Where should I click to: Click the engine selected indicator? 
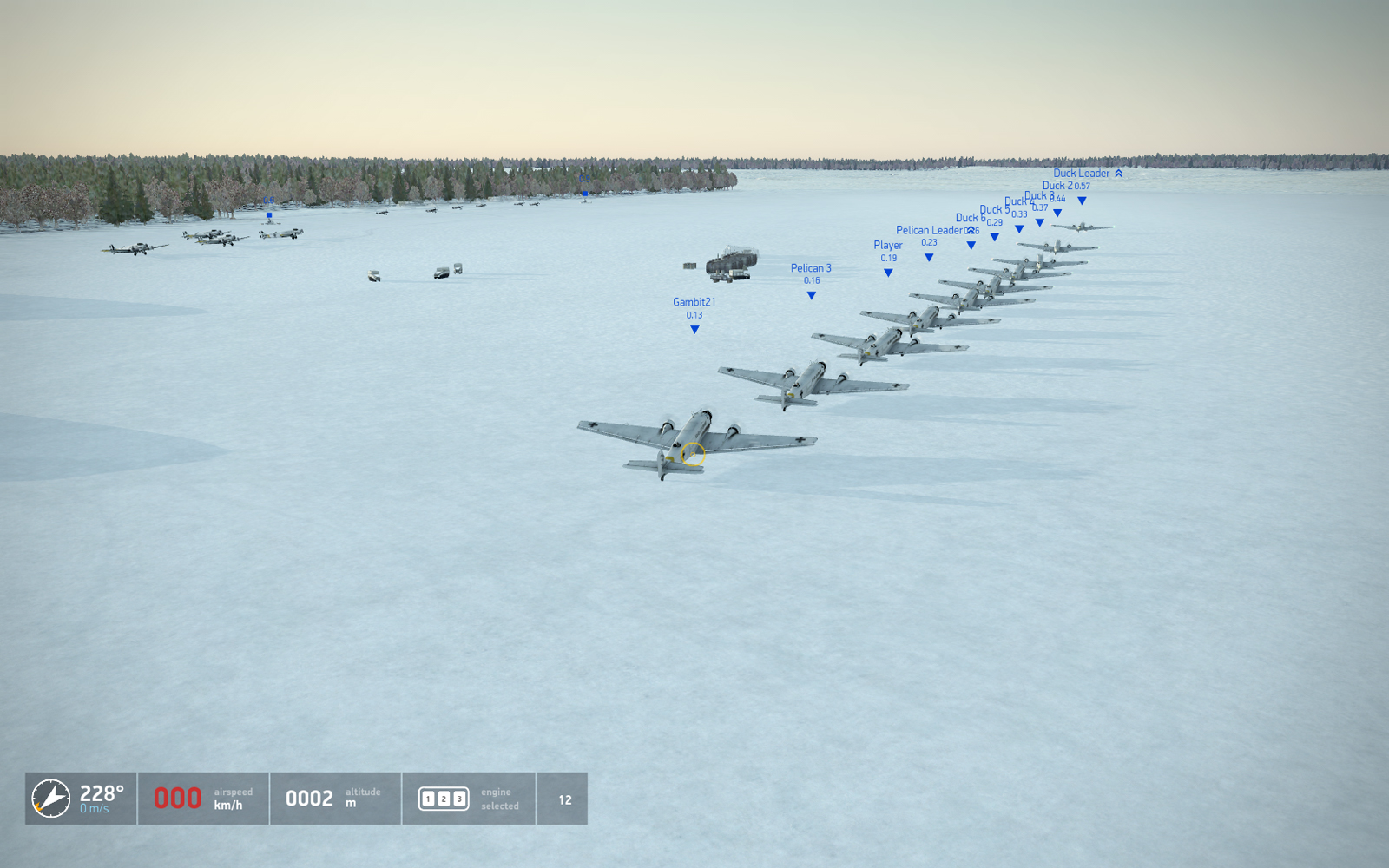[x=444, y=799]
